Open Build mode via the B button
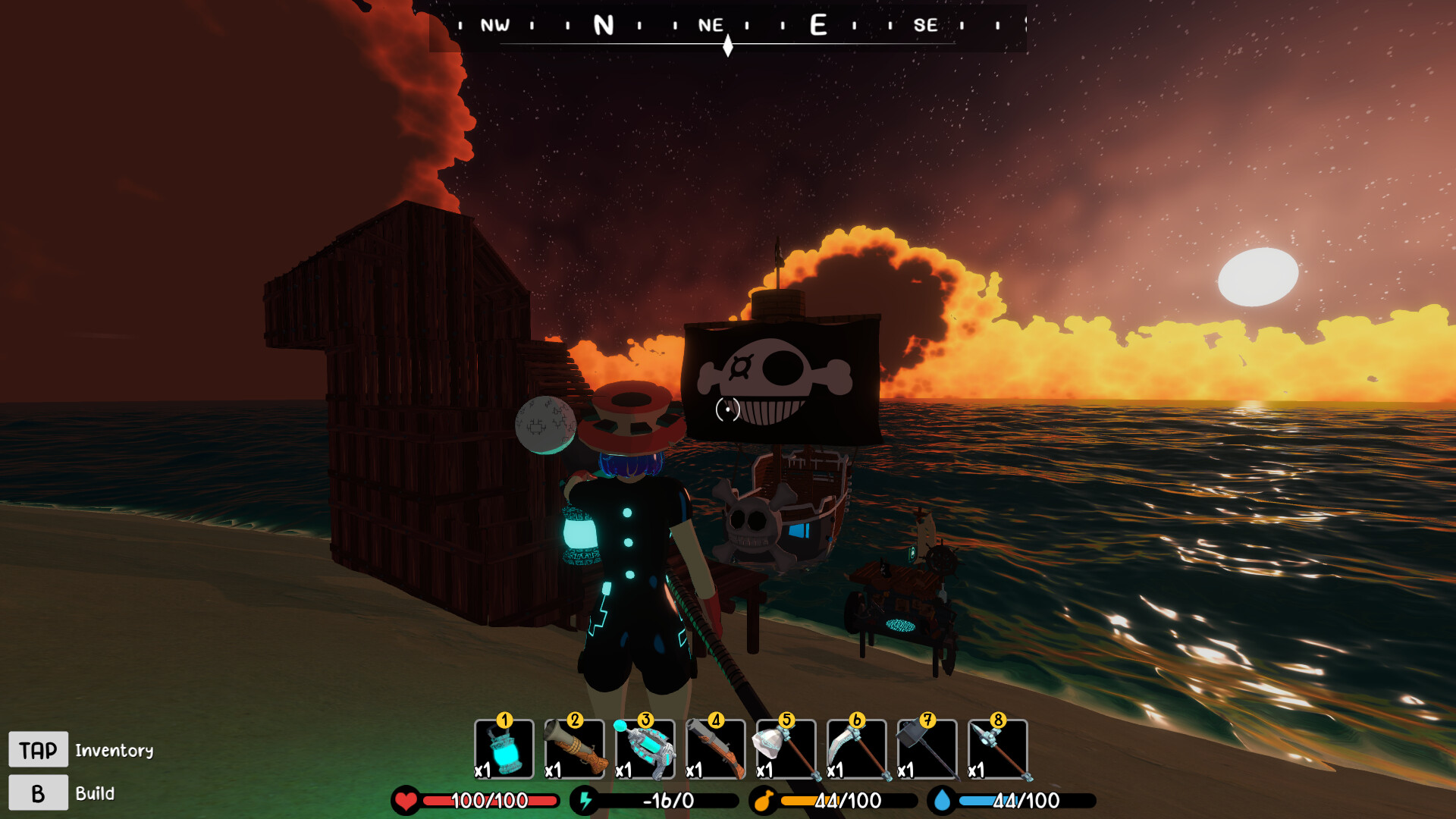The image size is (1456, 819). 39,793
